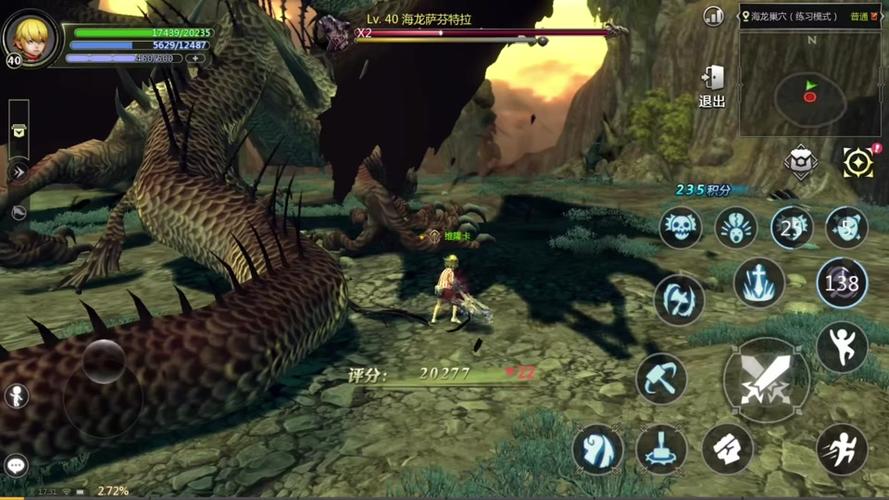
Task: Toggle the target lock-on crosshair icon
Action: (858, 162)
